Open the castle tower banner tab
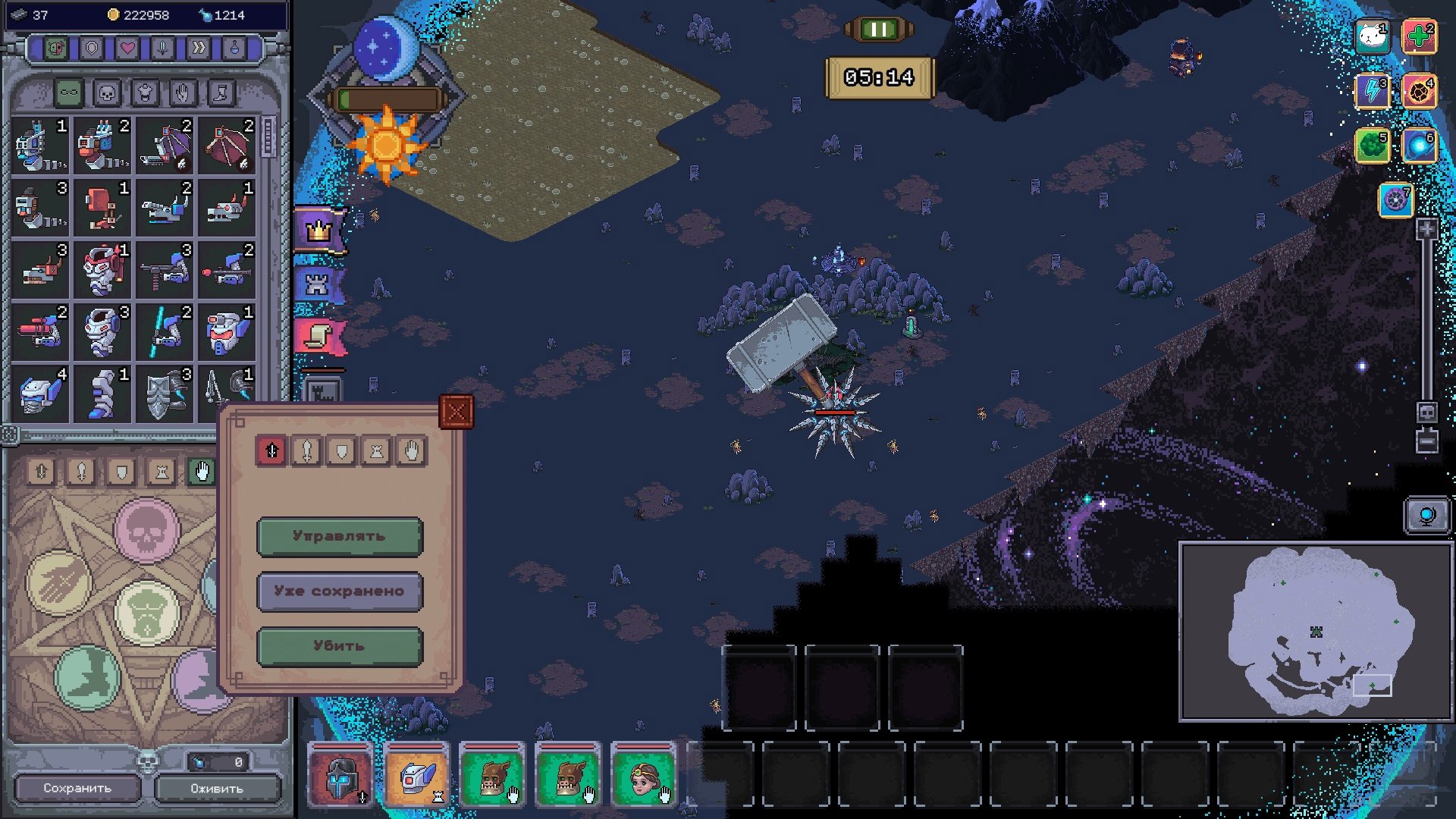 point(318,284)
